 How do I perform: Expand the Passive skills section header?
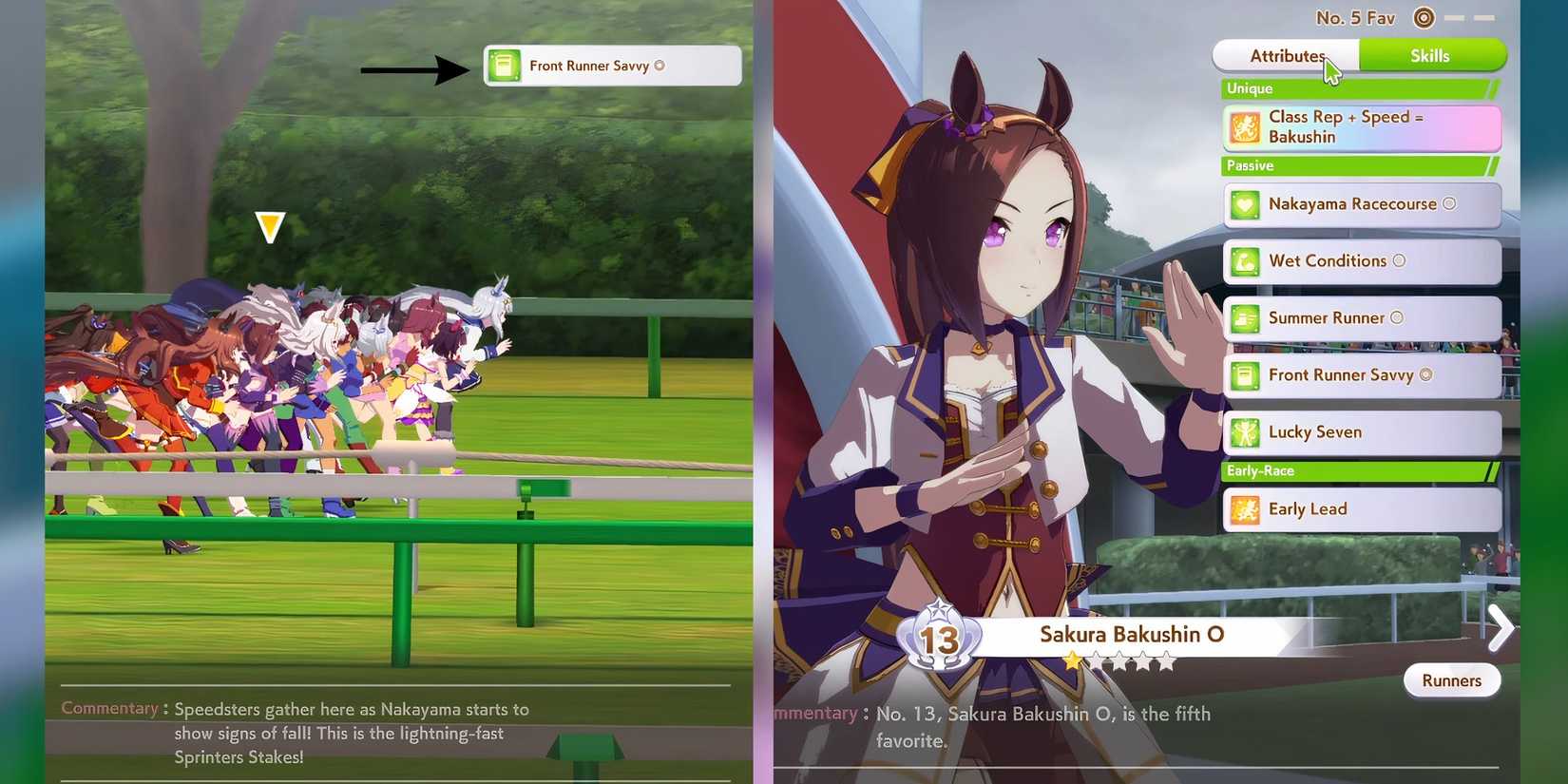tap(1354, 165)
